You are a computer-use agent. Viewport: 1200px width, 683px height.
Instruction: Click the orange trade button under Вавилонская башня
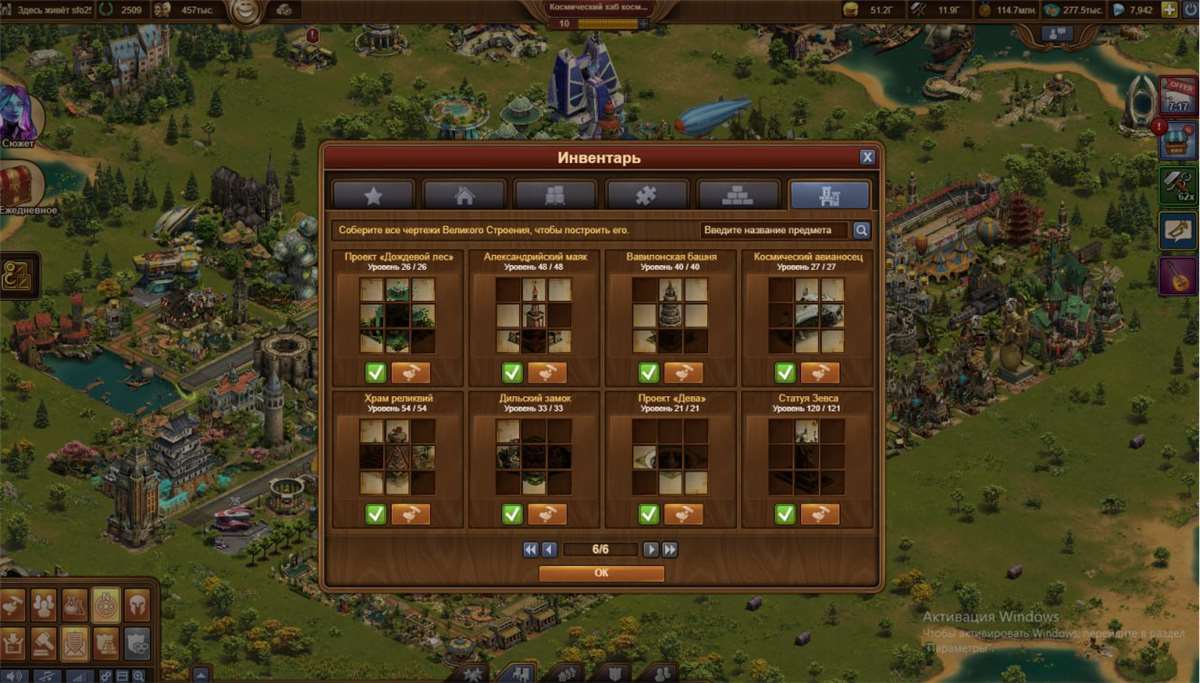(x=684, y=373)
